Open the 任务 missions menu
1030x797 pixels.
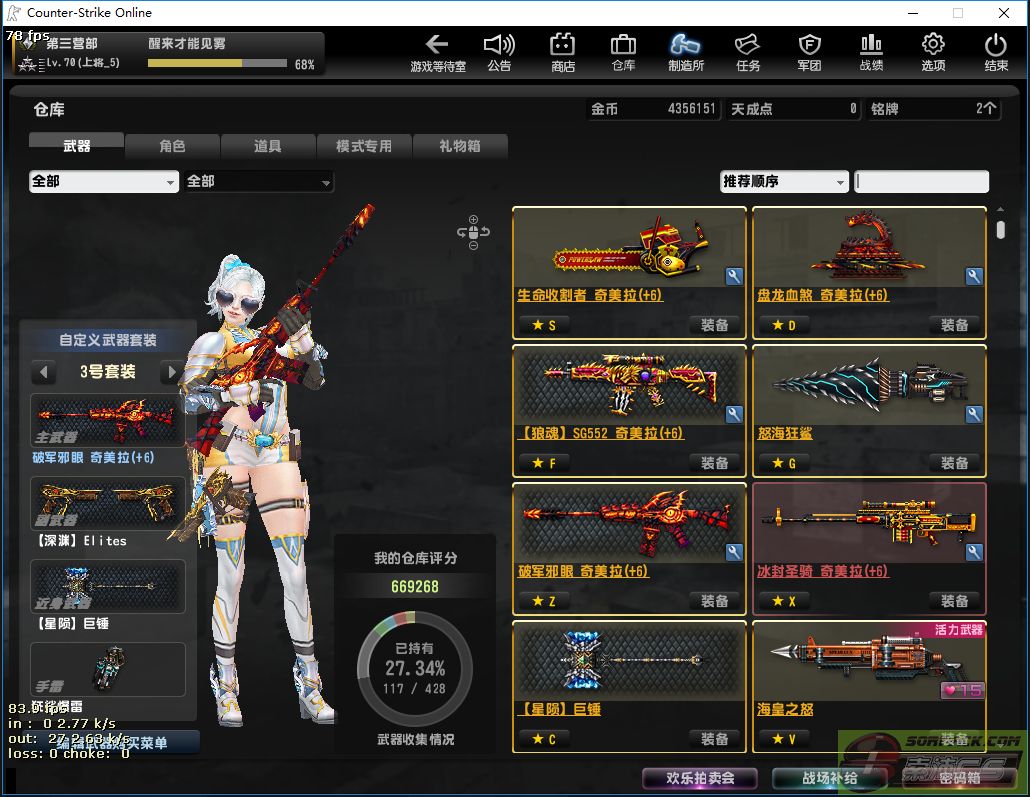coord(747,52)
